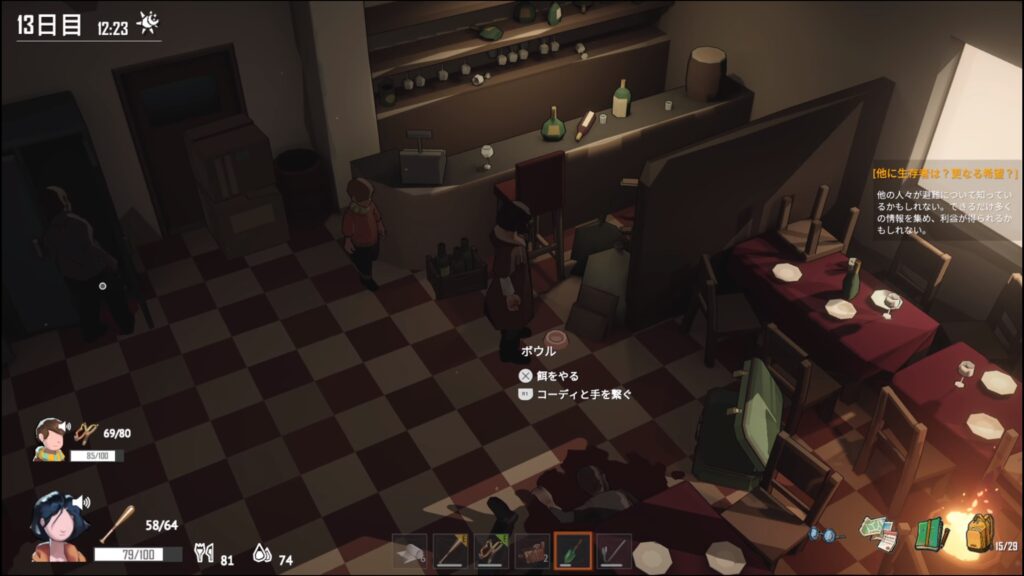The width and height of the screenshot is (1024, 576).
Task: Click the blue glasses icon
Action: pyautogui.click(x=826, y=536)
